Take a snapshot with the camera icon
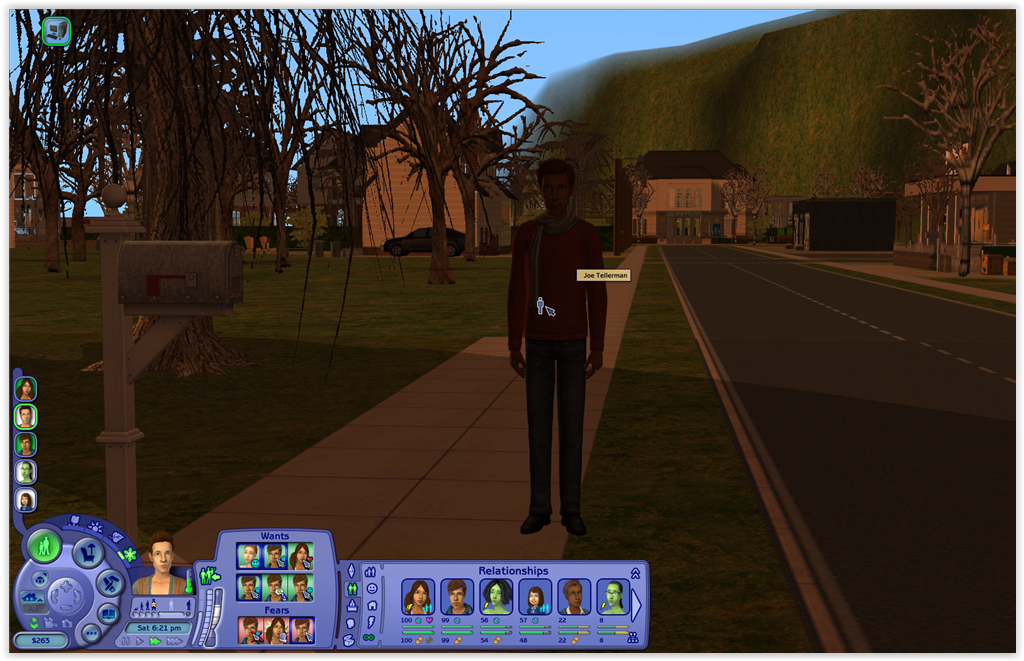Screen dimensions: 1024x661 coord(68,623)
